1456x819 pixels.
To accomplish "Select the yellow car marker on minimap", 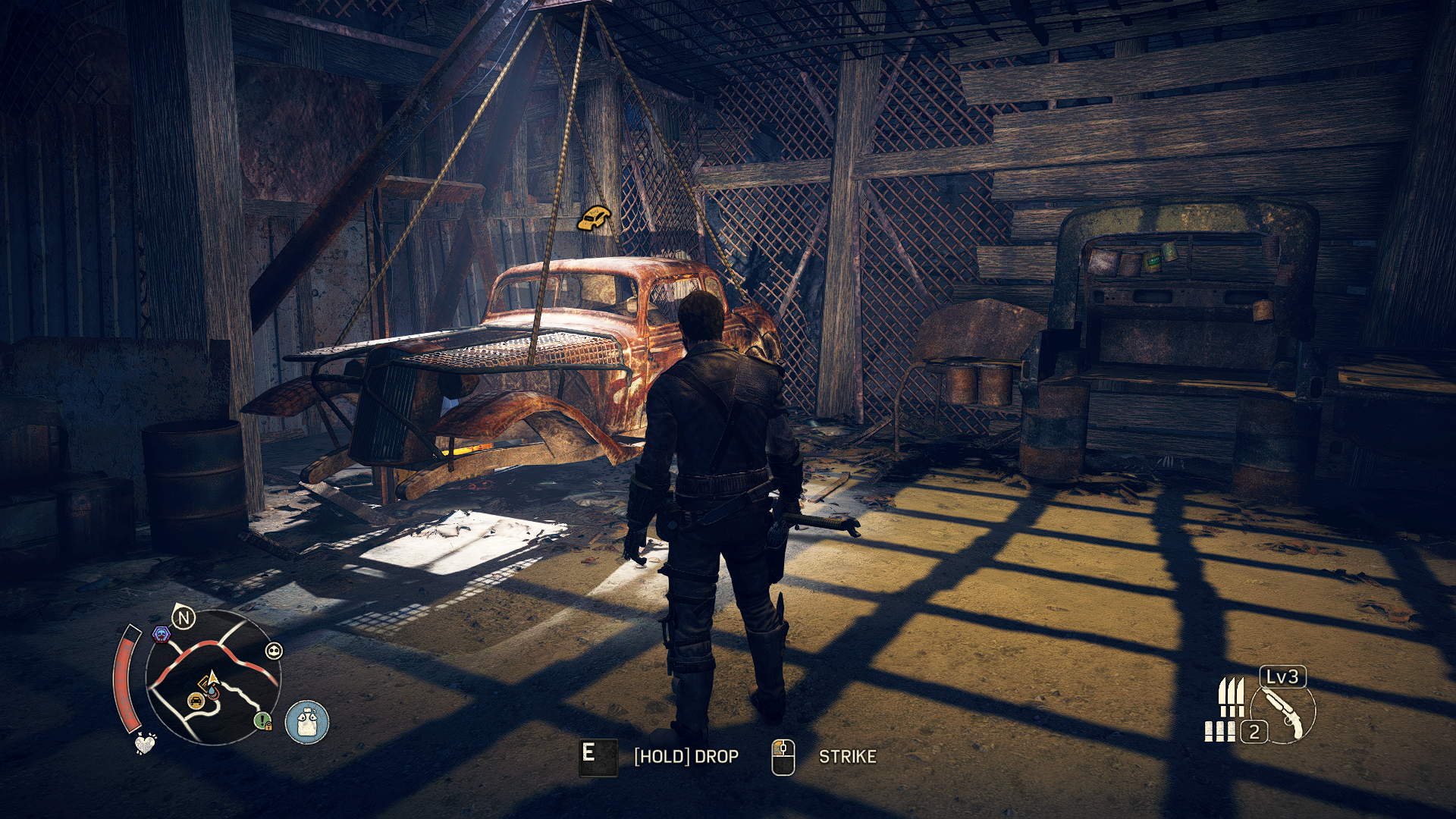I will coord(196,700).
